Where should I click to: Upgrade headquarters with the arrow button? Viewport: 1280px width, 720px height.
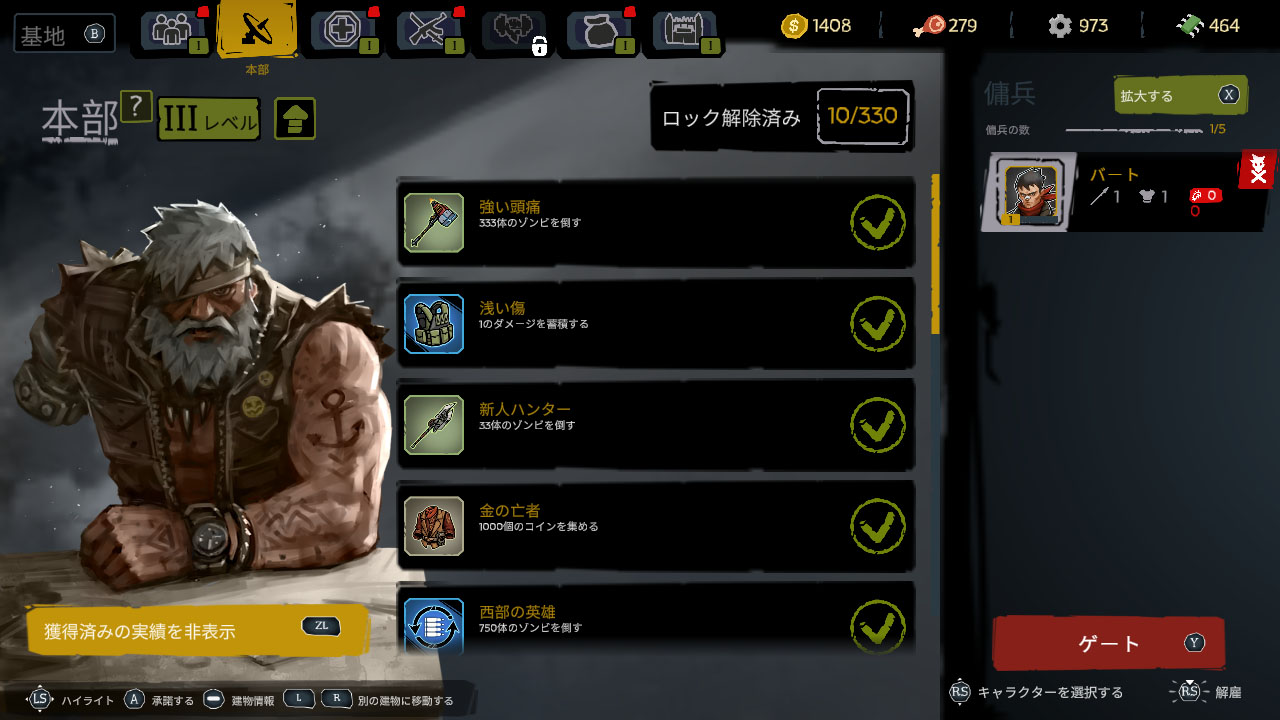294,119
